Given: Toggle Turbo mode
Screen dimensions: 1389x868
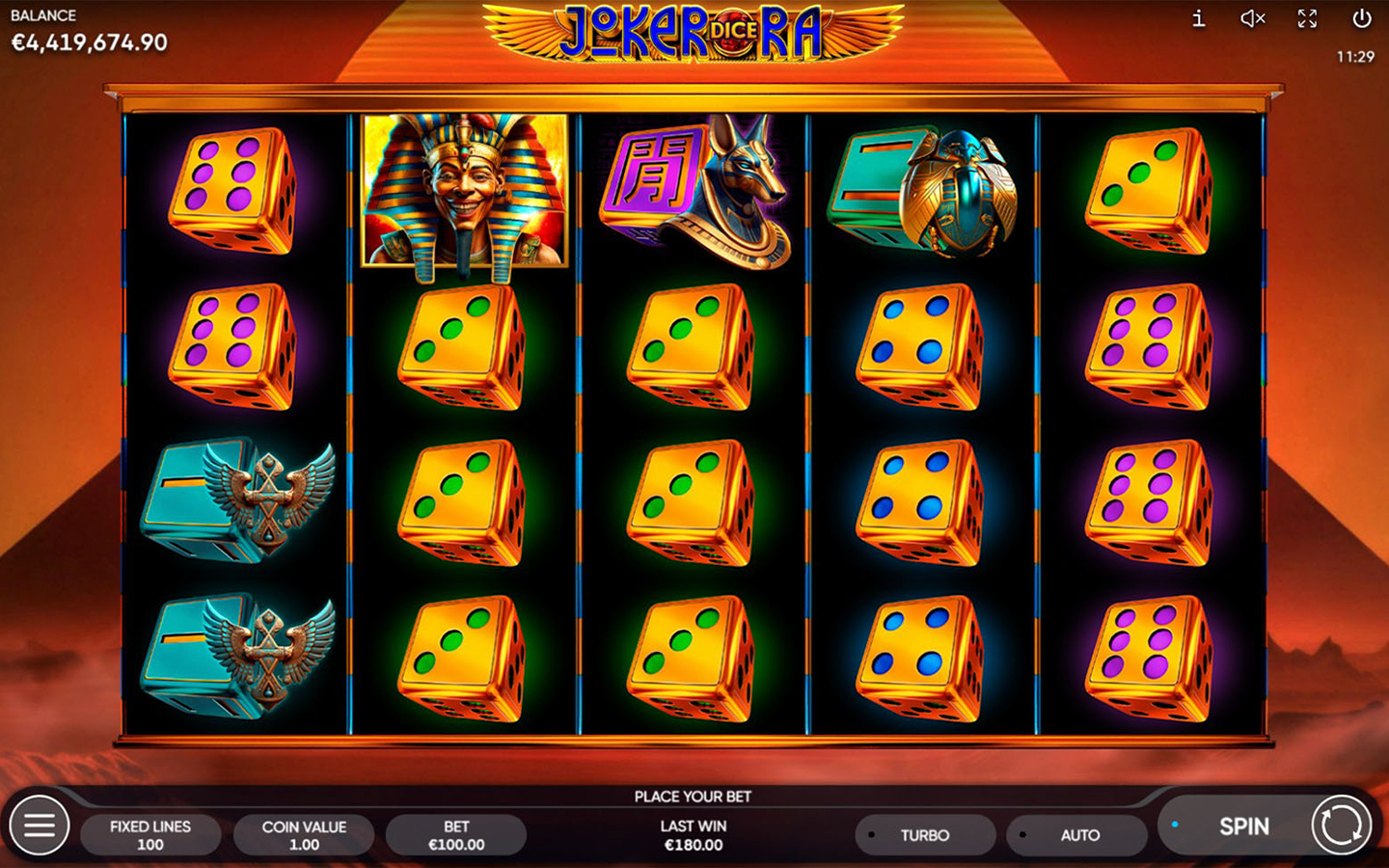Looking at the screenshot, I should click(924, 835).
